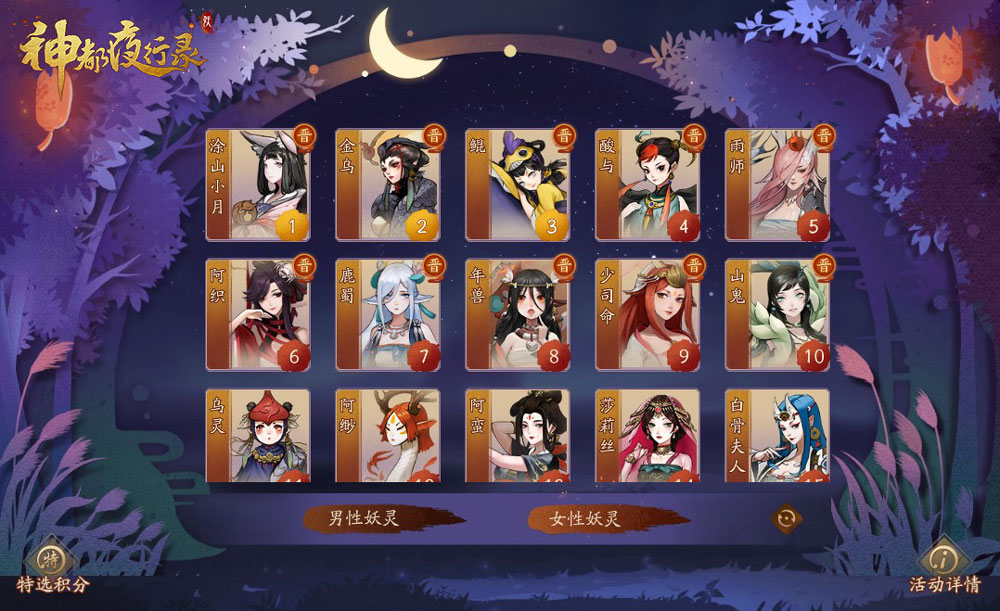
Task: Choose the 金乌 character card
Action: pyautogui.click(x=388, y=185)
